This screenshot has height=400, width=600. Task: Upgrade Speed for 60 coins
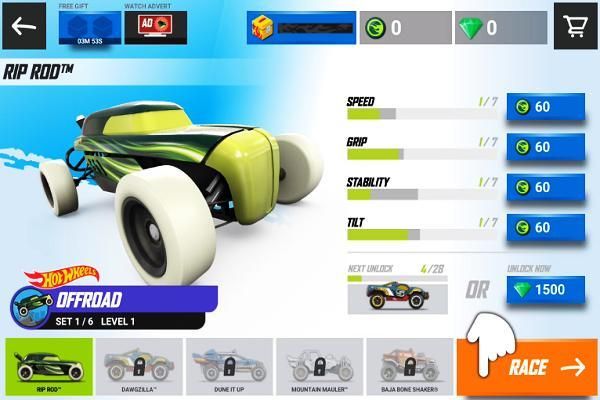(x=544, y=107)
